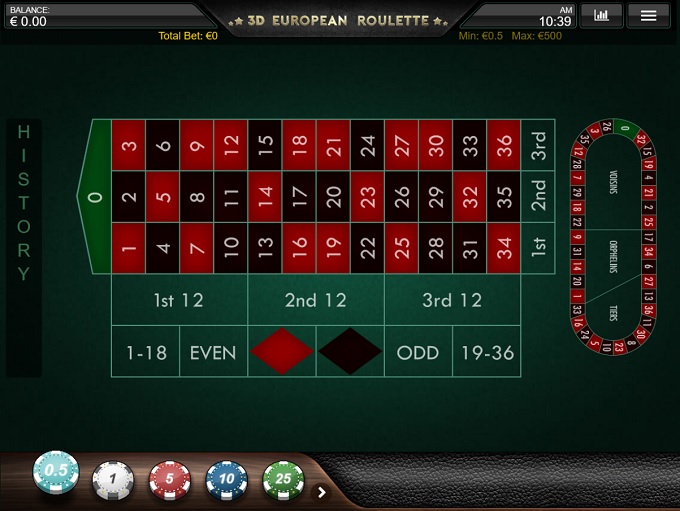Bet on the VOISINS racetrack section
The image size is (680, 511).
click(x=613, y=183)
